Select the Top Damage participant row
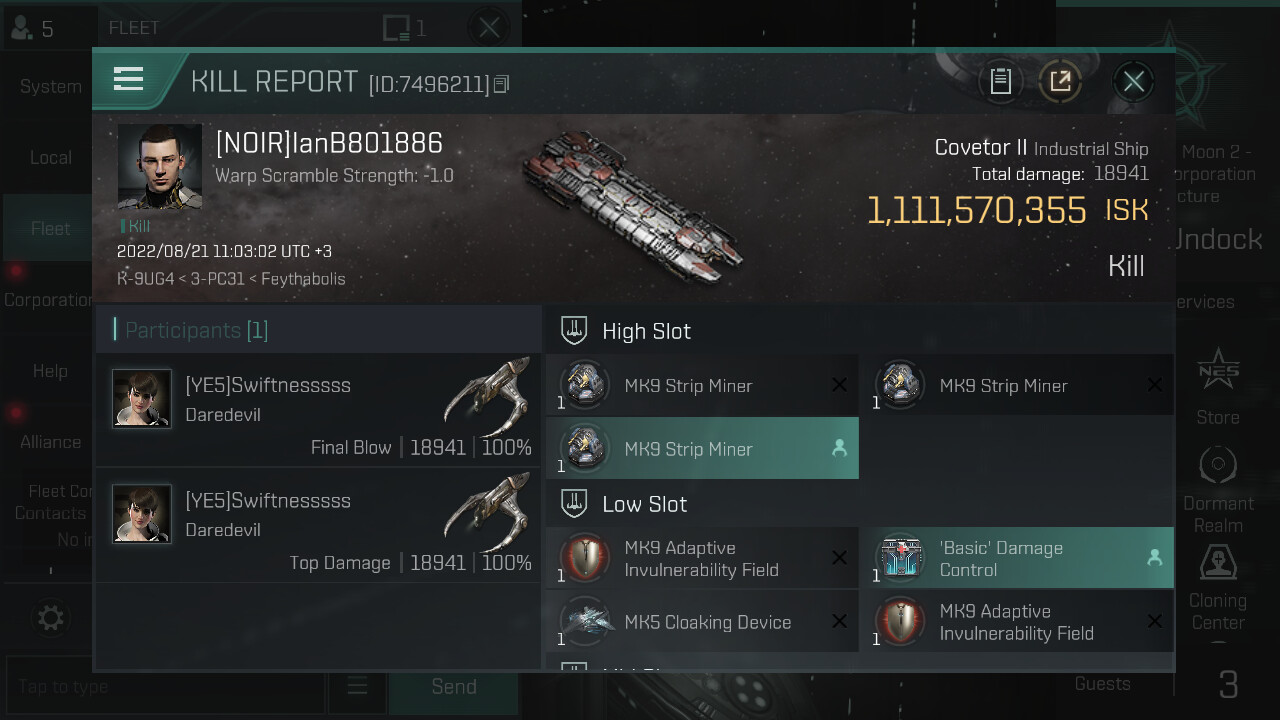Viewport: 1280px width, 720px height. (x=318, y=525)
